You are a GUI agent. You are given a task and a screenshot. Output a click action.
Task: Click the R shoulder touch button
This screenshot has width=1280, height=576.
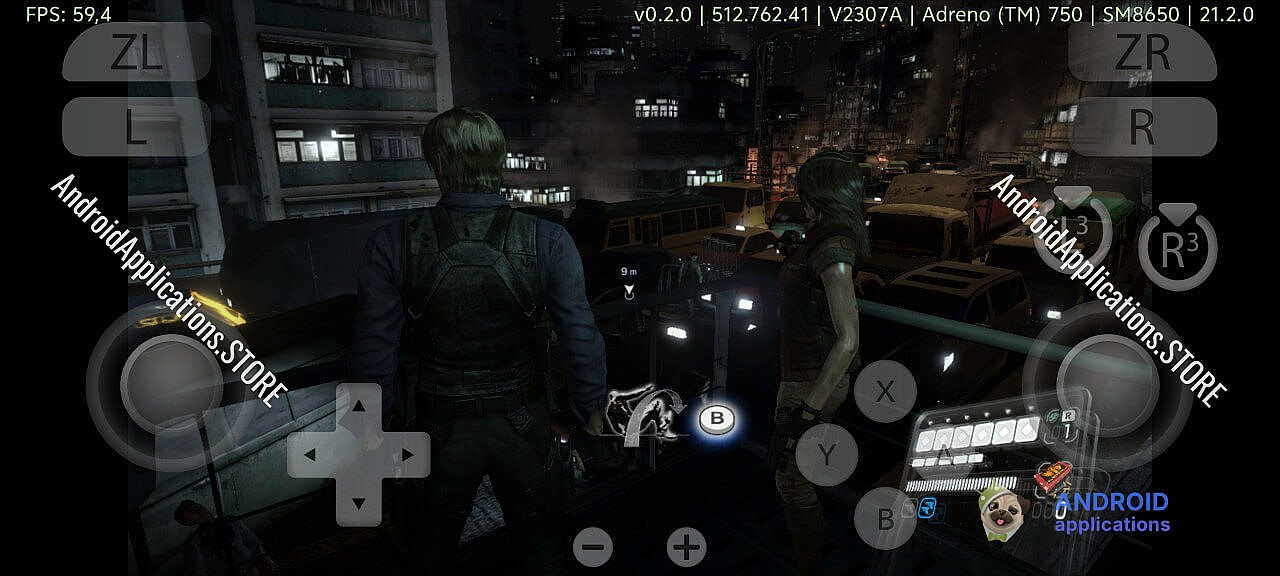1142,127
